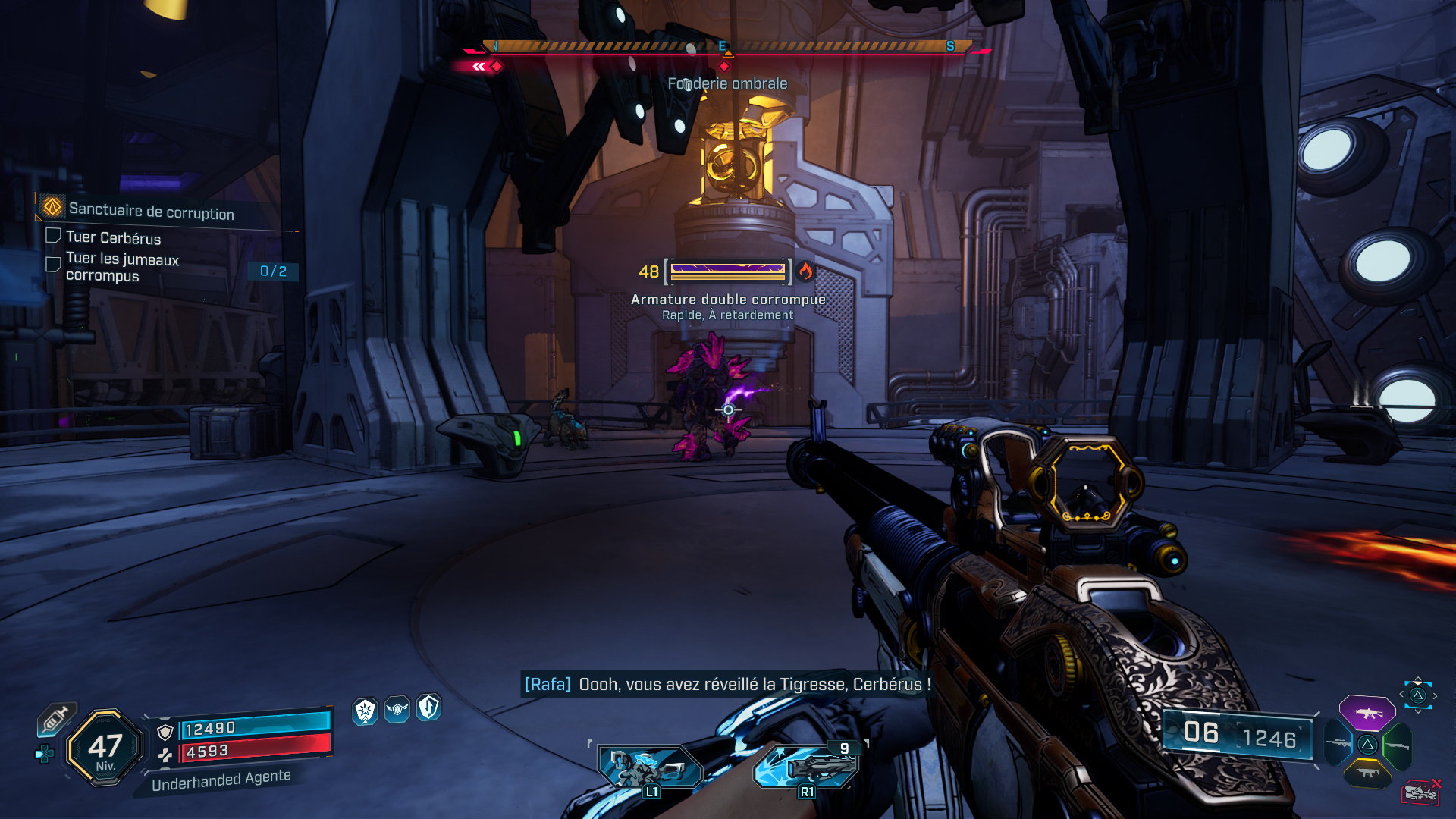The image size is (1456, 819).
Task: Click the repair kit syringe icon
Action: pos(55,718)
